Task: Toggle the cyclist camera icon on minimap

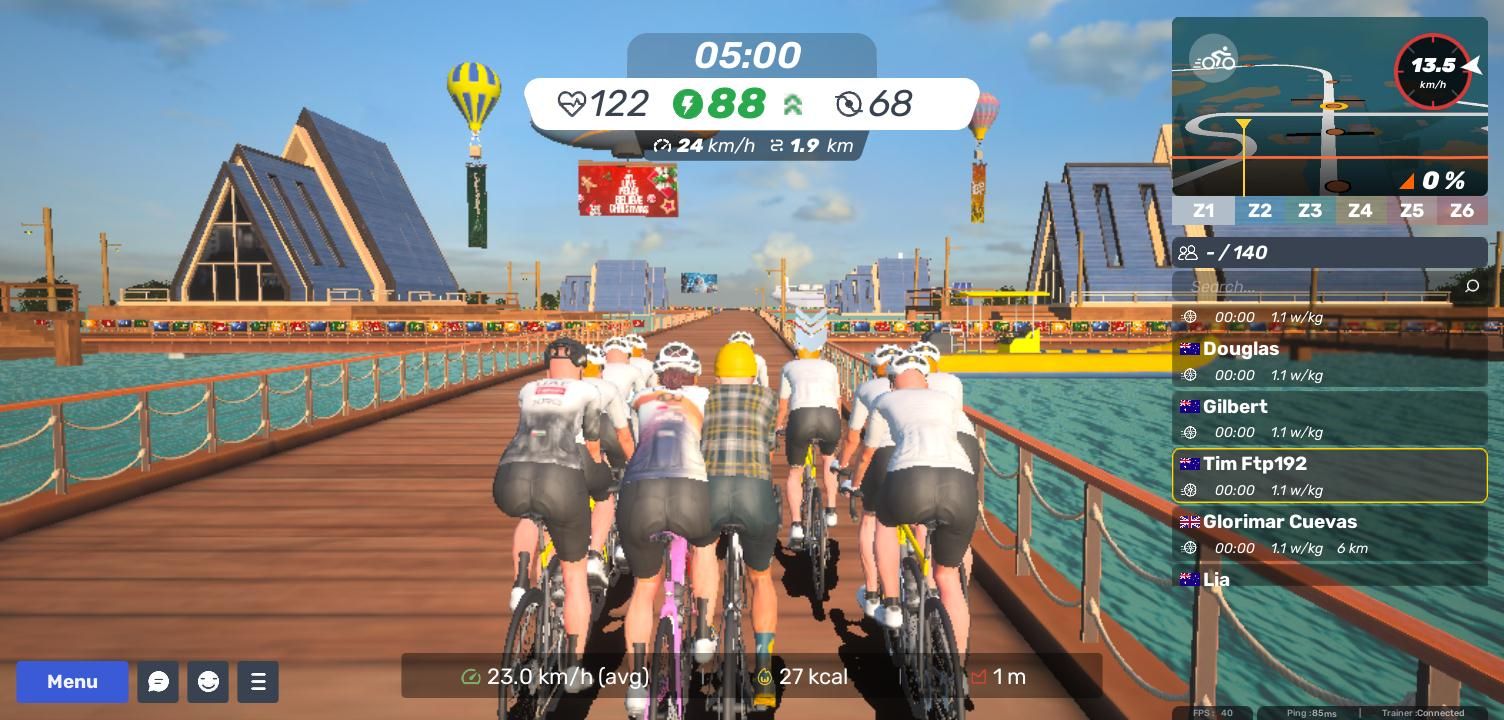Action: (x=1214, y=59)
